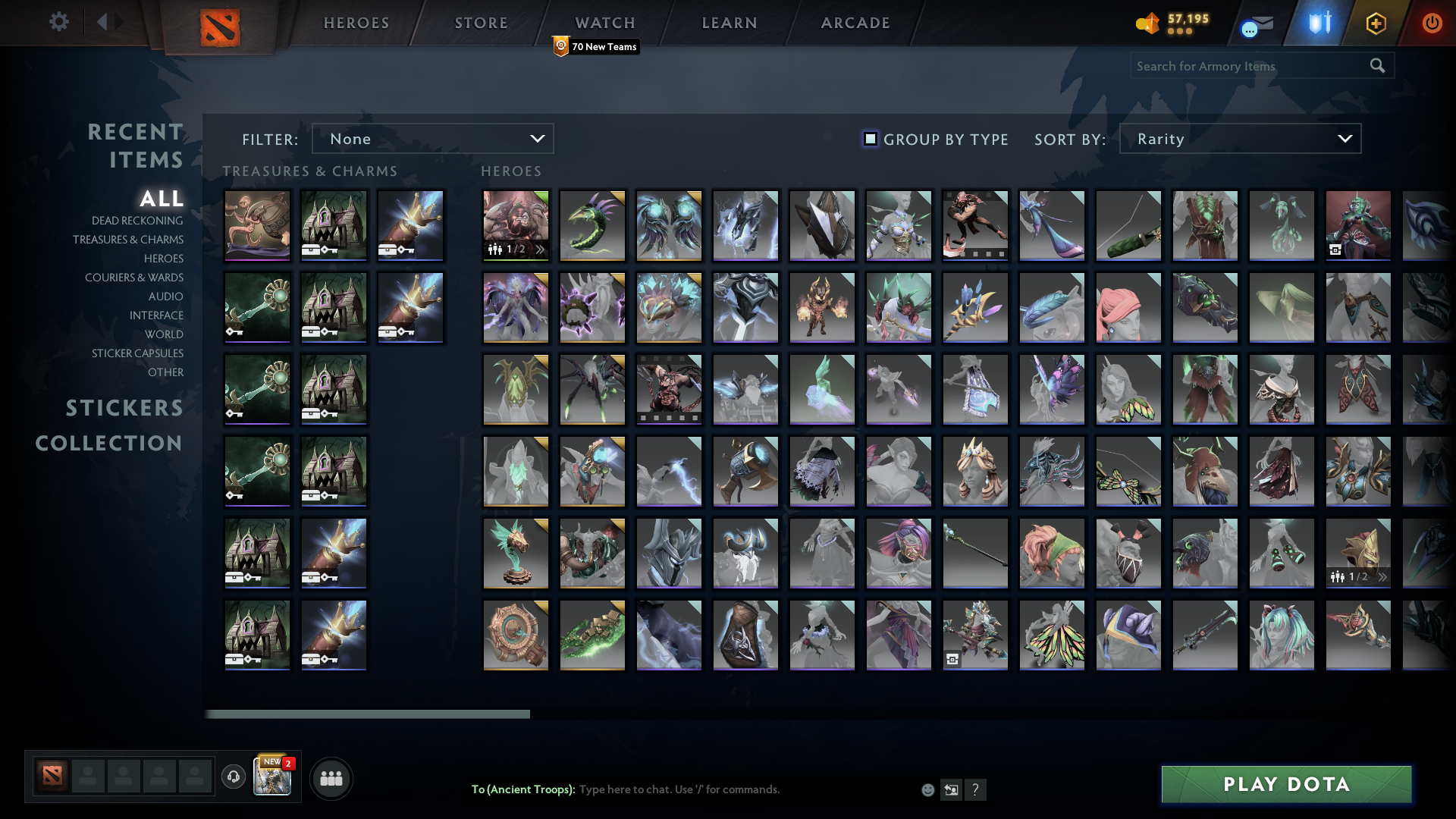Switch to the ARCADE tab
Viewport: 1456px width, 819px height.
pos(854,23)
